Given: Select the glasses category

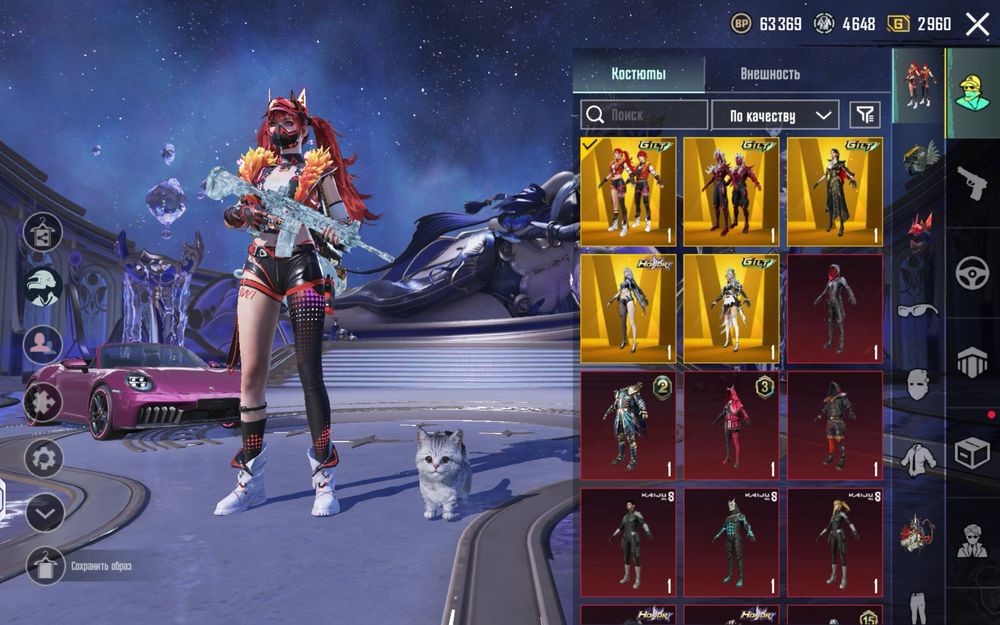Looking at the screenshot, I should point(918,310).
